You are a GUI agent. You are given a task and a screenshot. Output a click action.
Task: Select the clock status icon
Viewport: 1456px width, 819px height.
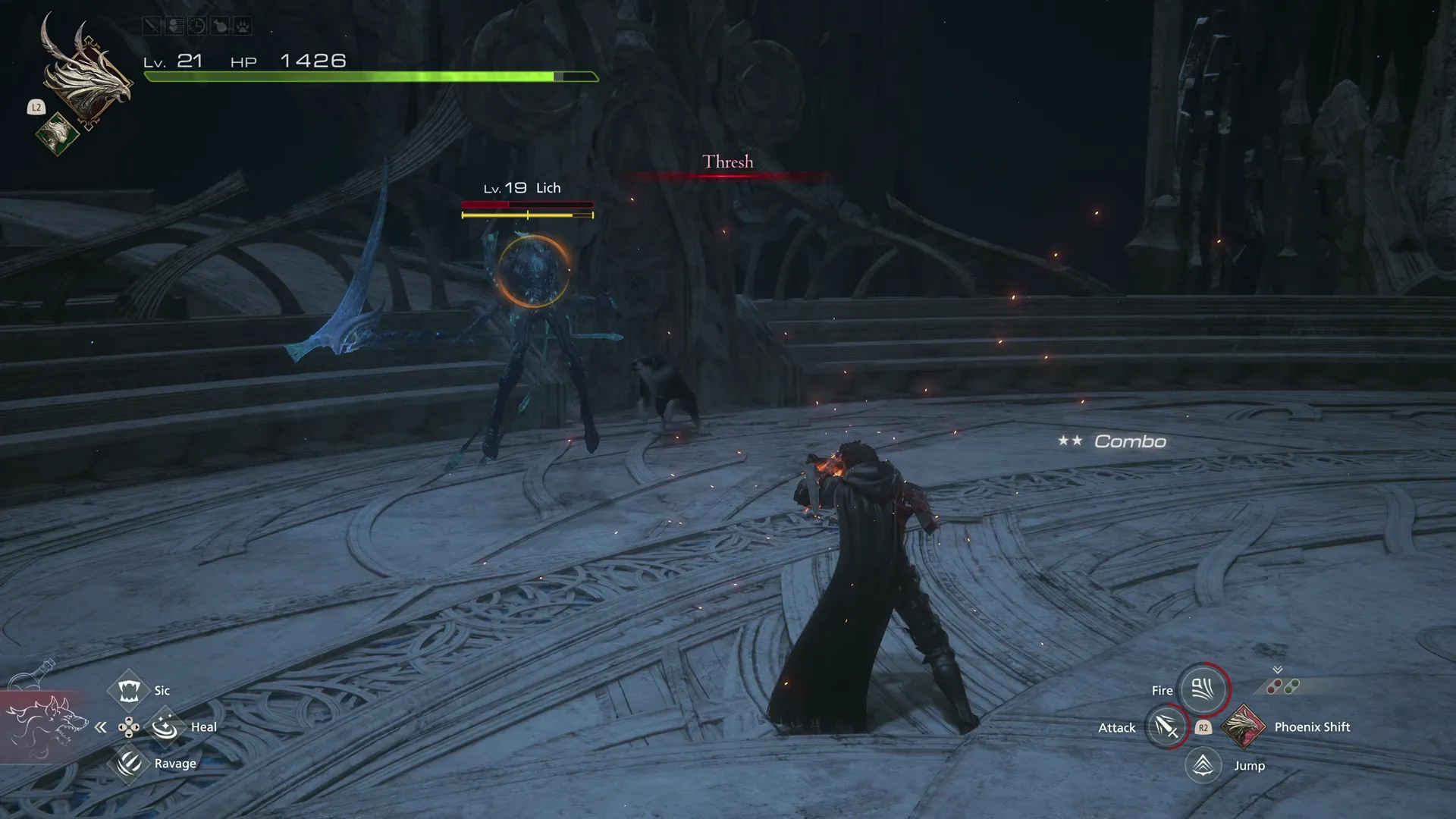[196, 26]
